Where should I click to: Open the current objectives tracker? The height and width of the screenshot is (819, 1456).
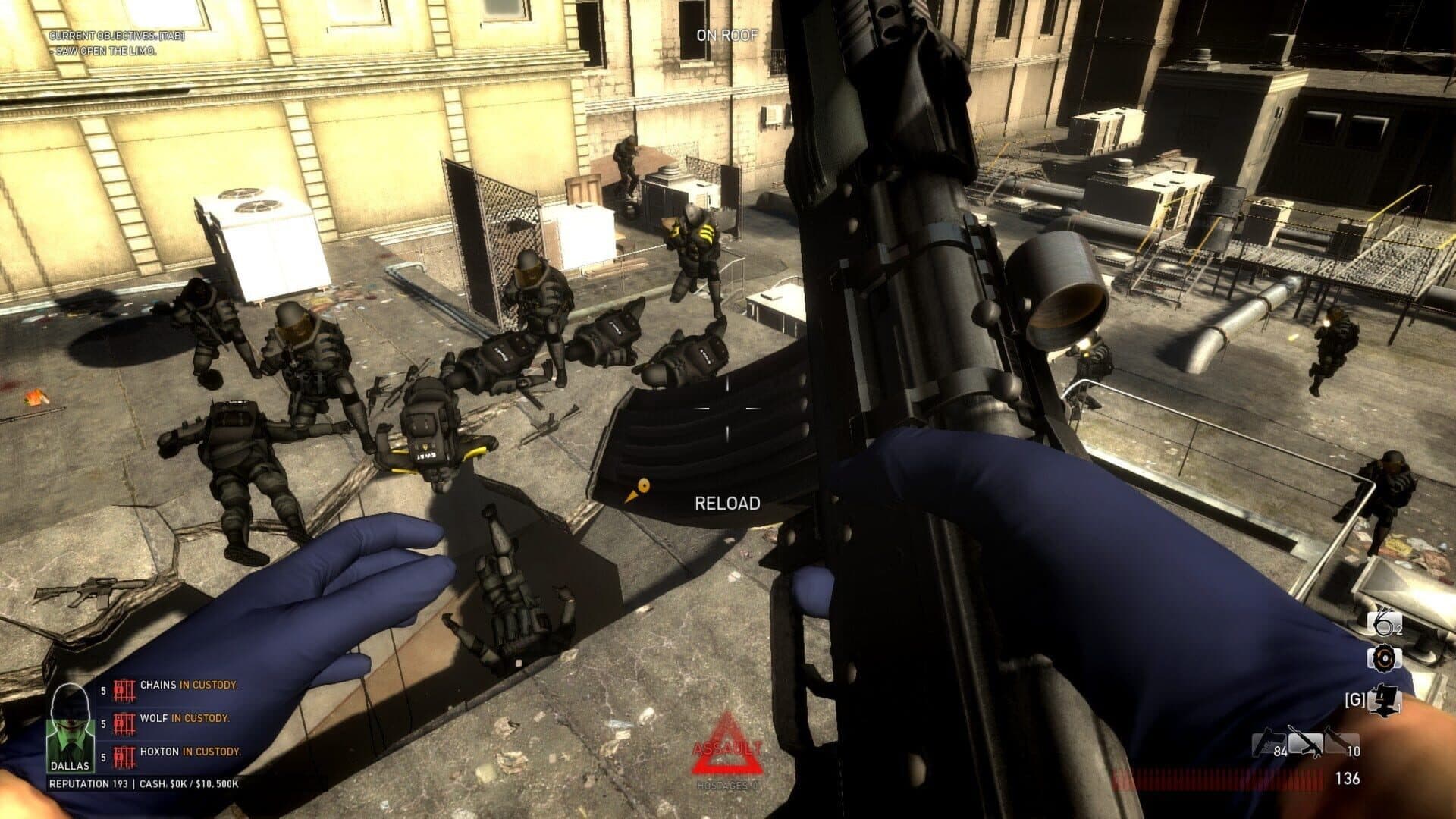click(x=117, y=36)
